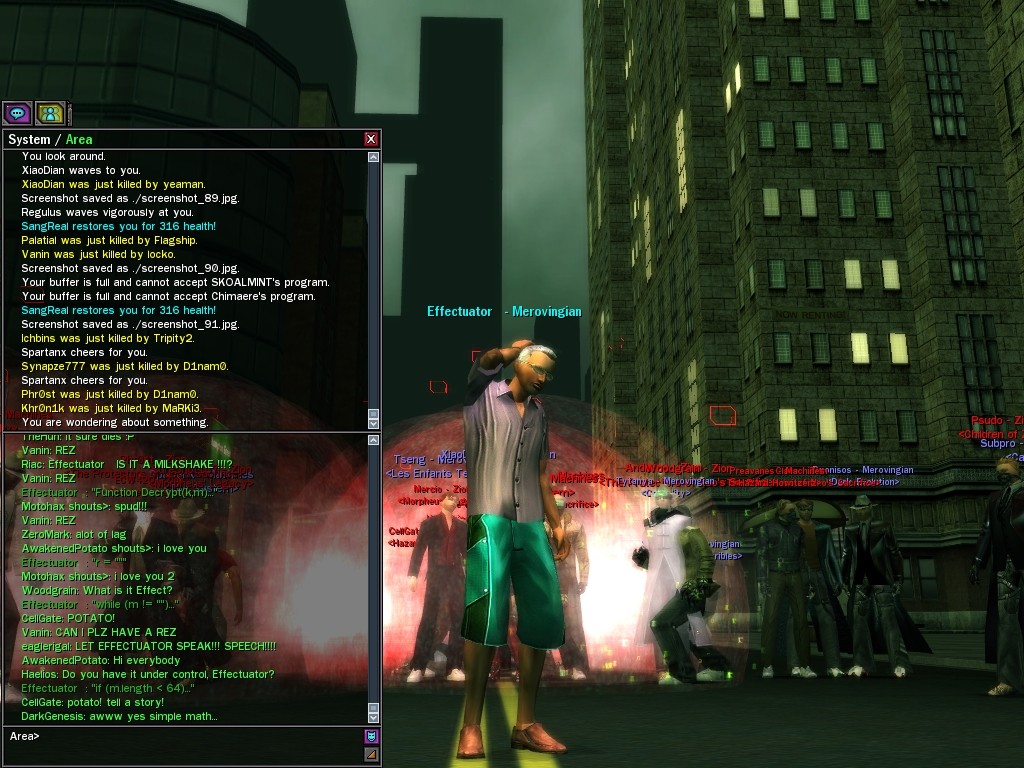Image resolution: width=1024 pixels, height=768 pixels.
Task: Open the purple face emote button
Action: pyautogui.click(x=371, y=736)
